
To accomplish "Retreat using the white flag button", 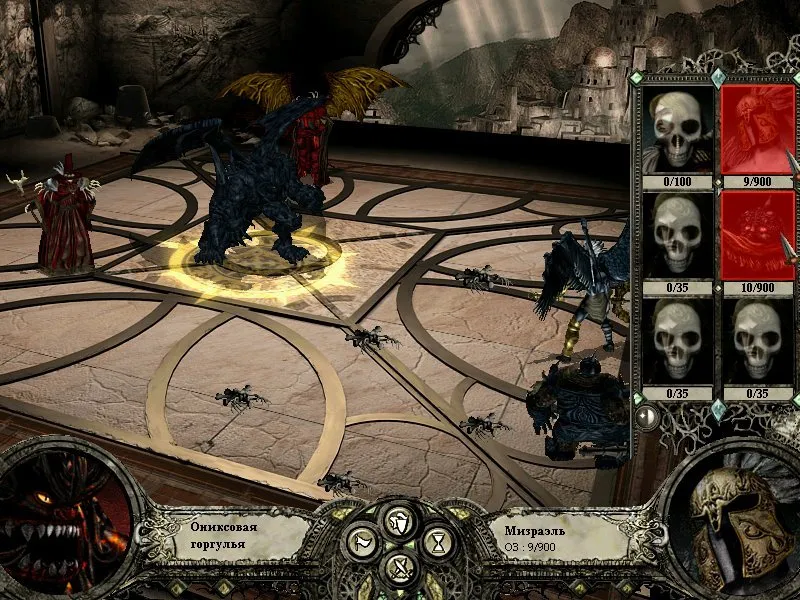I will coord(361,544).
